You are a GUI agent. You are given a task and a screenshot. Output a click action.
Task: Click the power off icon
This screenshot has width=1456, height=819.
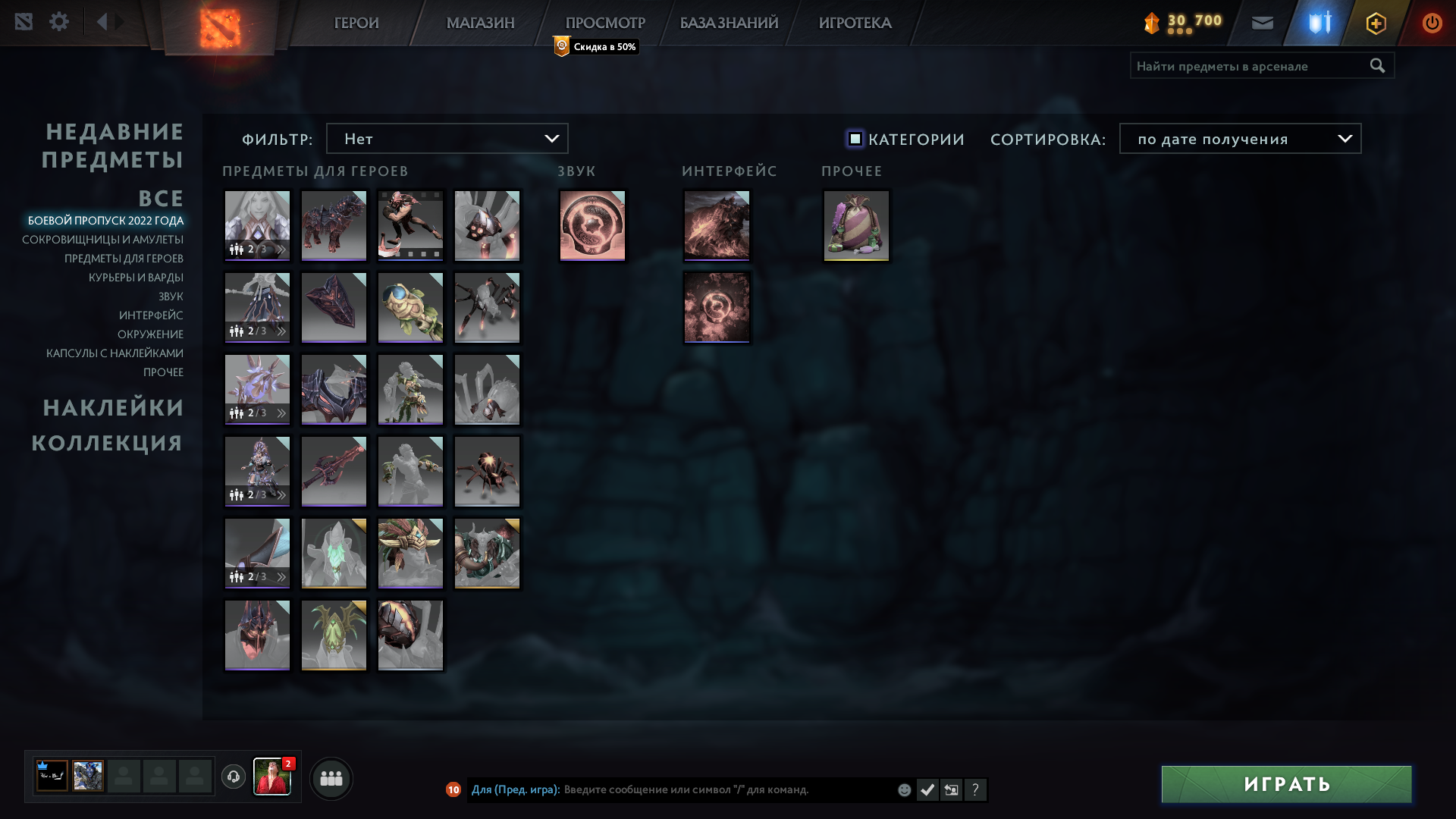(x=1432, y=23)
